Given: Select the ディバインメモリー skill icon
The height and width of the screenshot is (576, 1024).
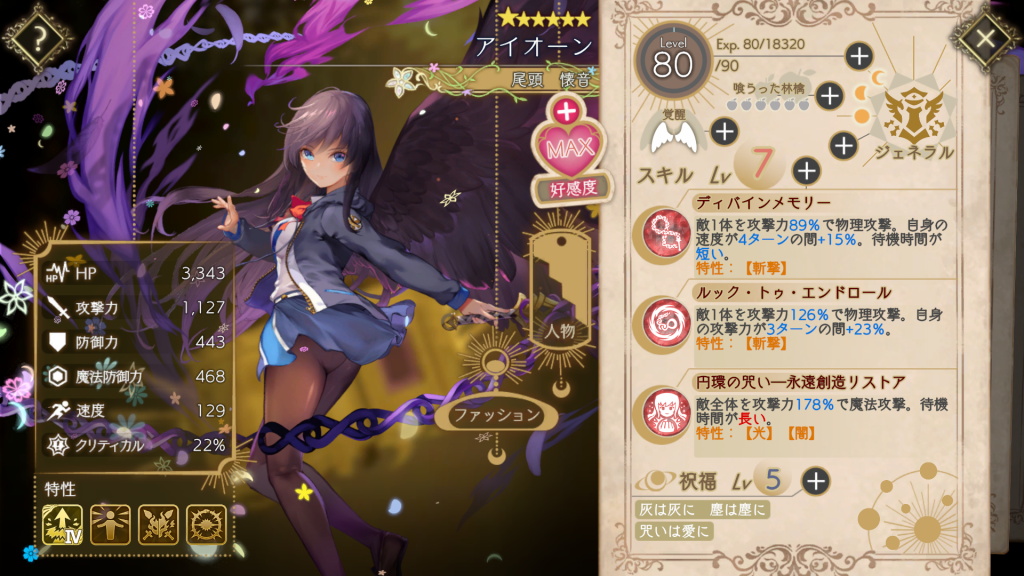Looking at the screenshot, I should [662, 231].
